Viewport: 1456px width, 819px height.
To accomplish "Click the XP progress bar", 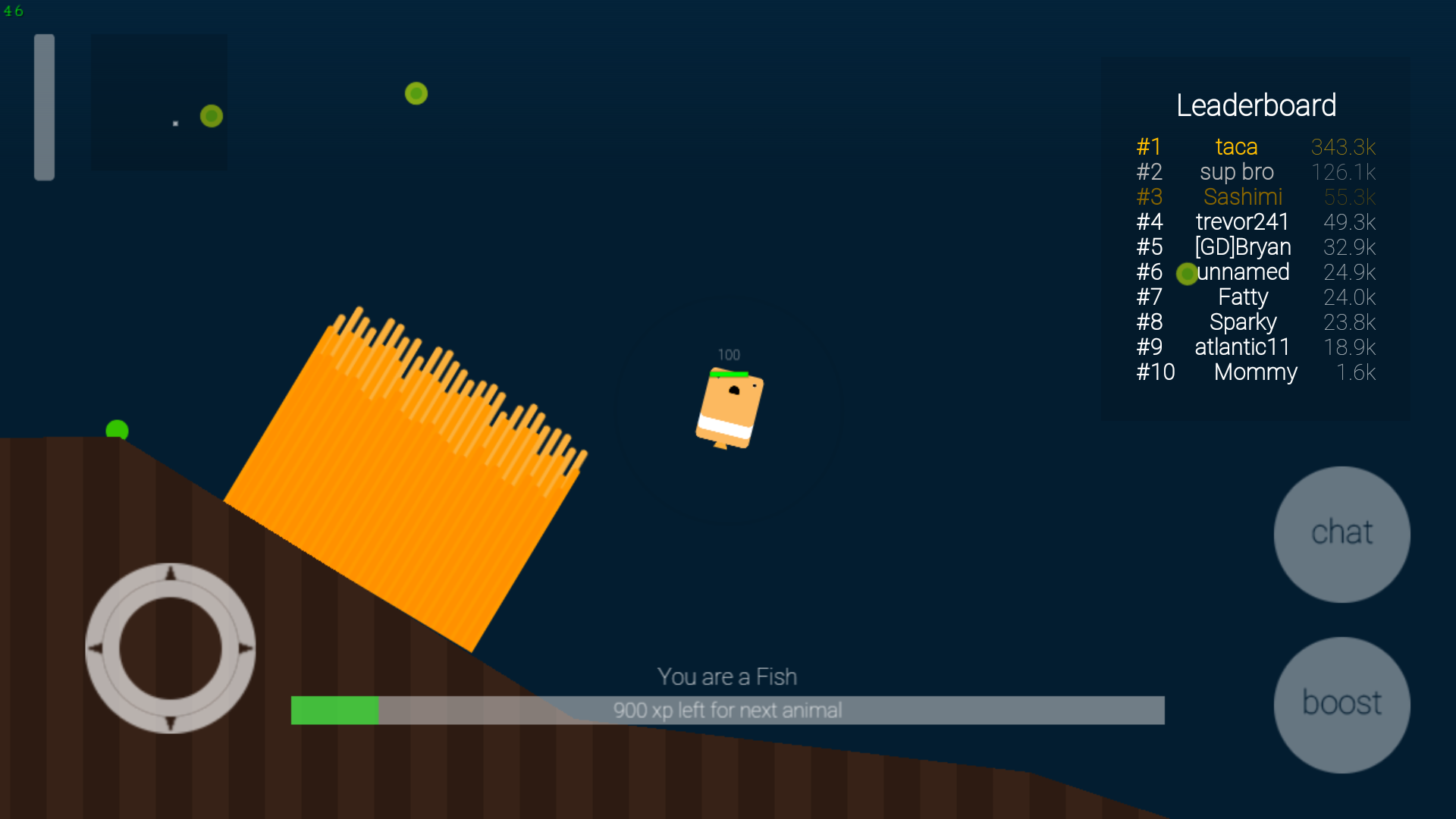I will [x=728, y=711].
